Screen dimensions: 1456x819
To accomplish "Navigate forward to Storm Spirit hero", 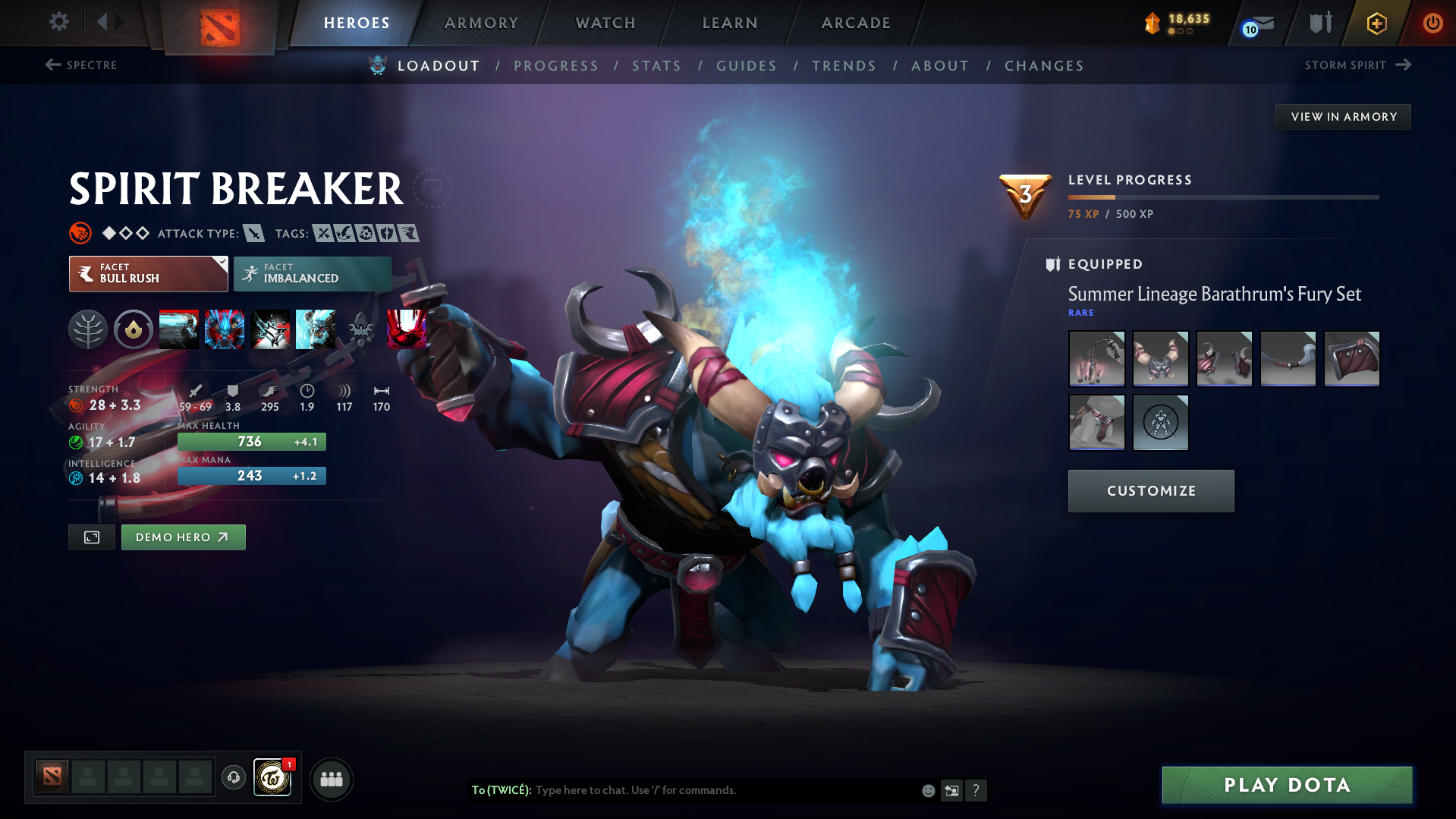I will (1360, 65).
